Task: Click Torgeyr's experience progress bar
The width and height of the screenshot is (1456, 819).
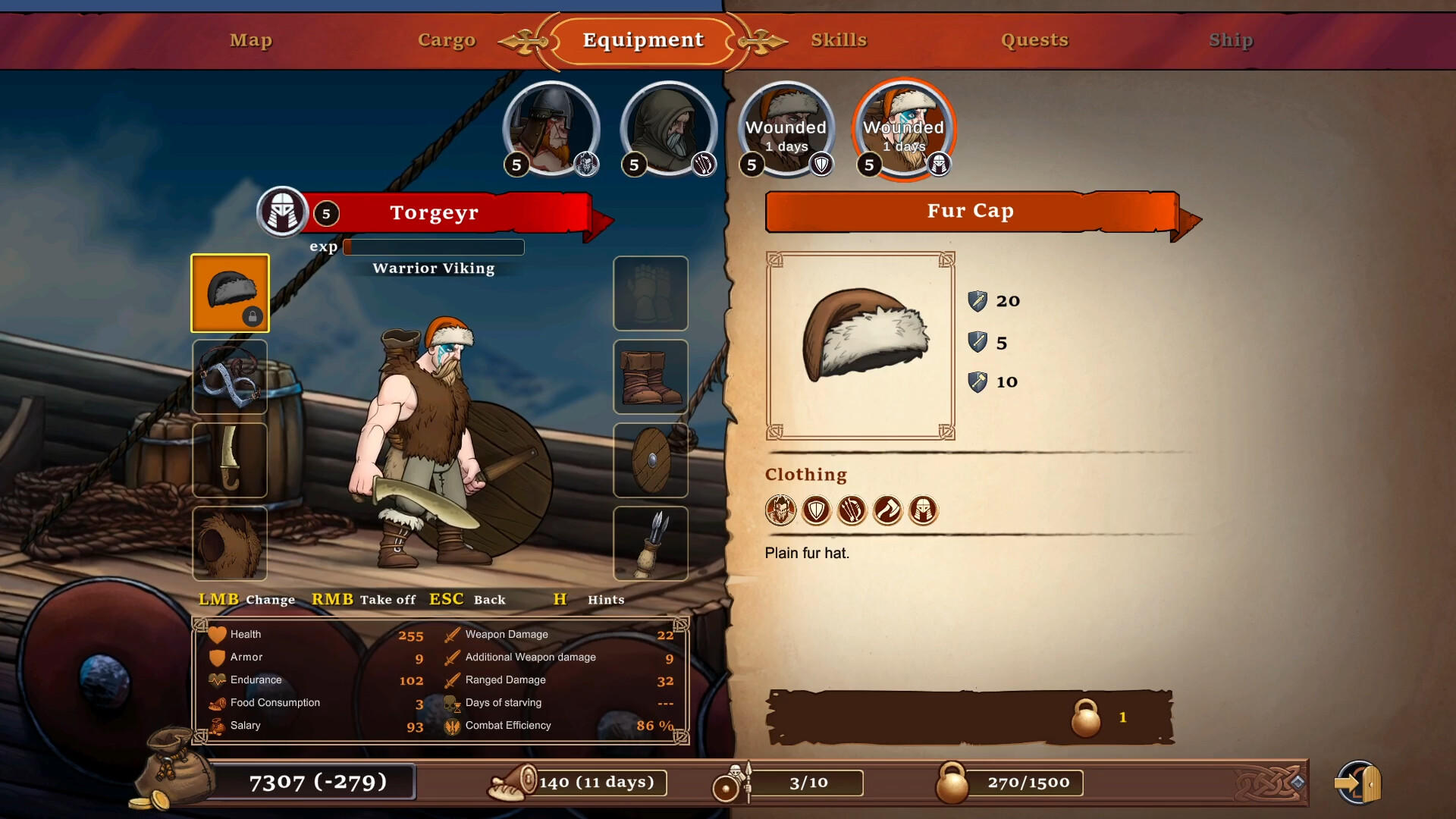Action: [x=433, y=246]
